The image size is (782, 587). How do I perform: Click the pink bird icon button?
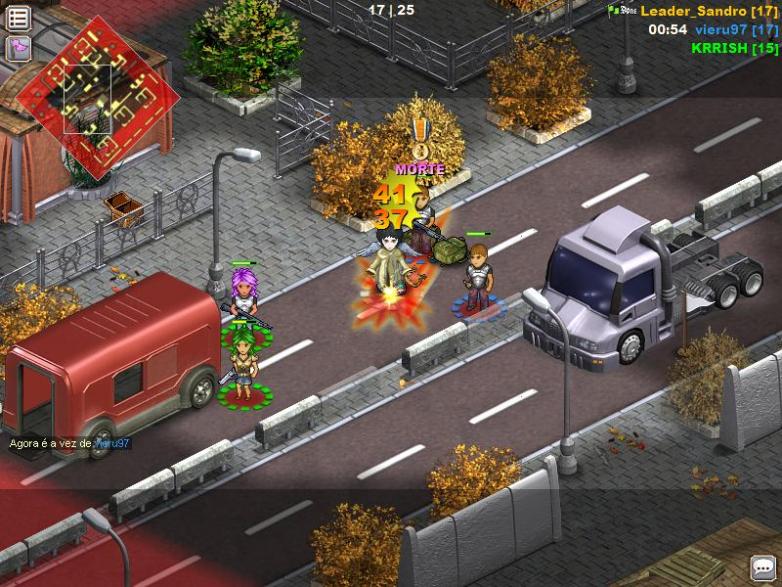(18, 48)
